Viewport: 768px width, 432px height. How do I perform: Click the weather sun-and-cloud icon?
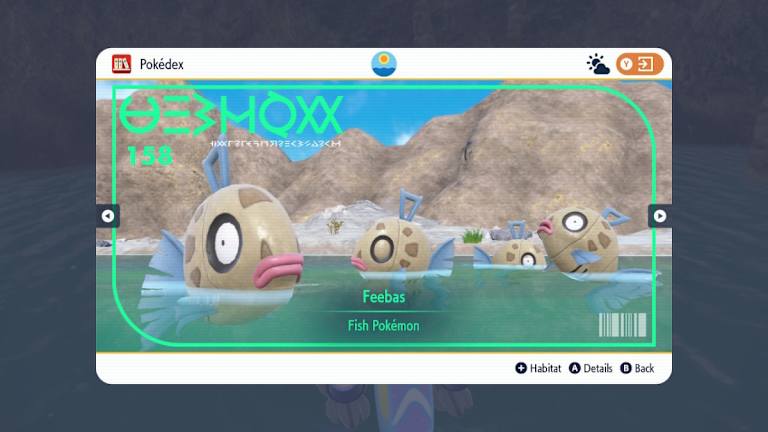(x=598, y=65)
